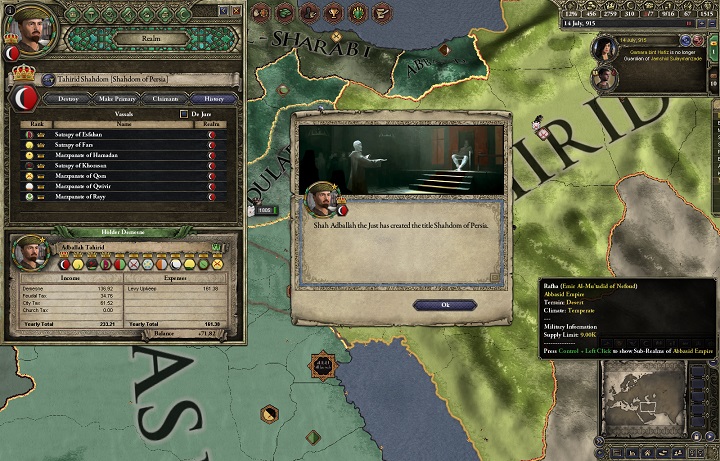Viewport: 720px width, 461px height.
Task: Open the guardian notification portrait
Action: click(x=605, y=48)
